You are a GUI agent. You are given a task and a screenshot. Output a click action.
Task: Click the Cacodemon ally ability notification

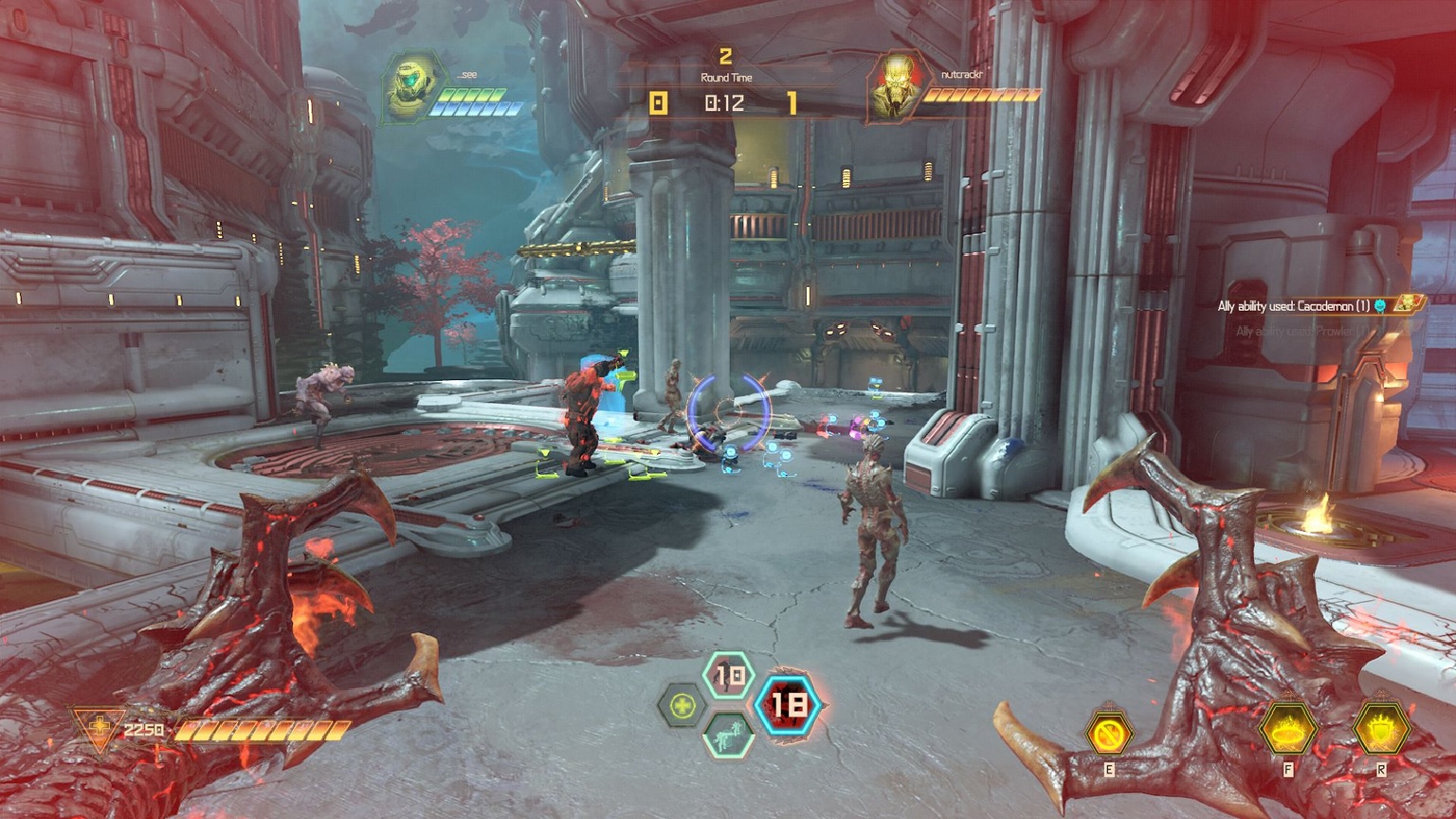[1294, 305]
